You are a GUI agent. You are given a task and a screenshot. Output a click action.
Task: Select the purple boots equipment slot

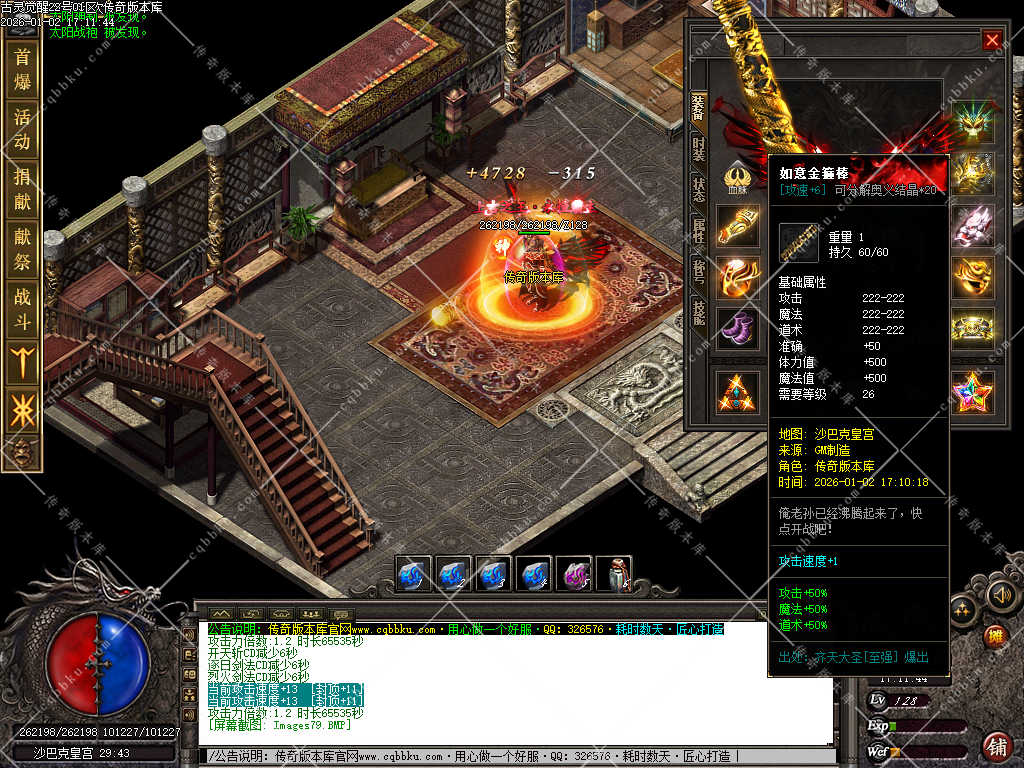click(737, 328)
